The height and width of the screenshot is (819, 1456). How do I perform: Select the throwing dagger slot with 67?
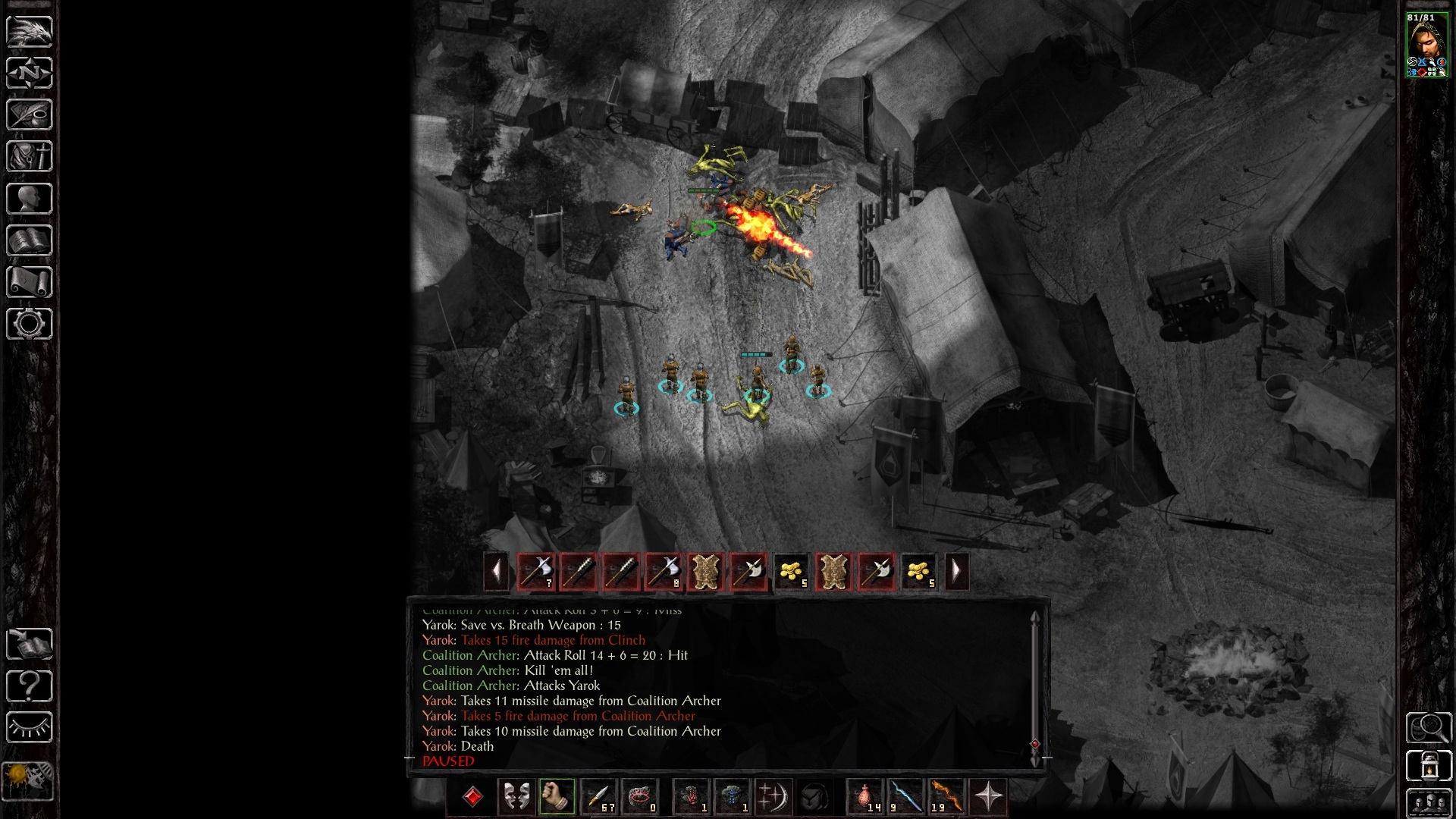[x=598, y=797]
